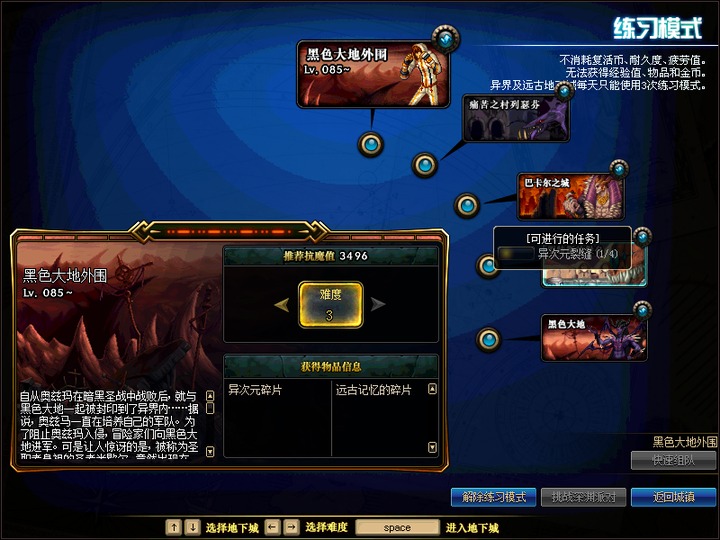720x540 pixels.
Task: Select the 黑色大地 dungeon with the demon
Action: pyautogui.click(x=593, y=338)
